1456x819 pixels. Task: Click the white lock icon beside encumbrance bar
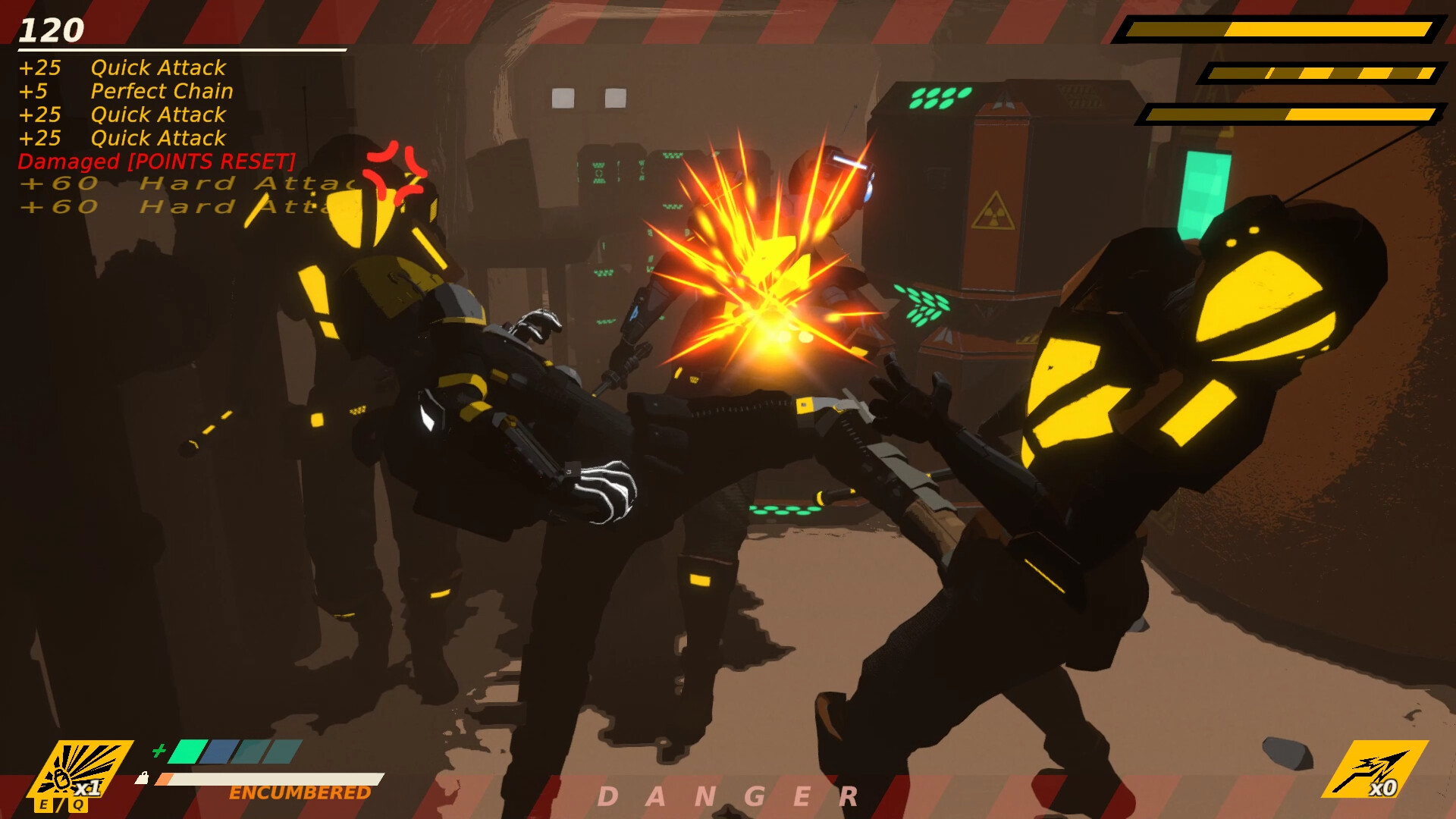(x=143, y=777)
